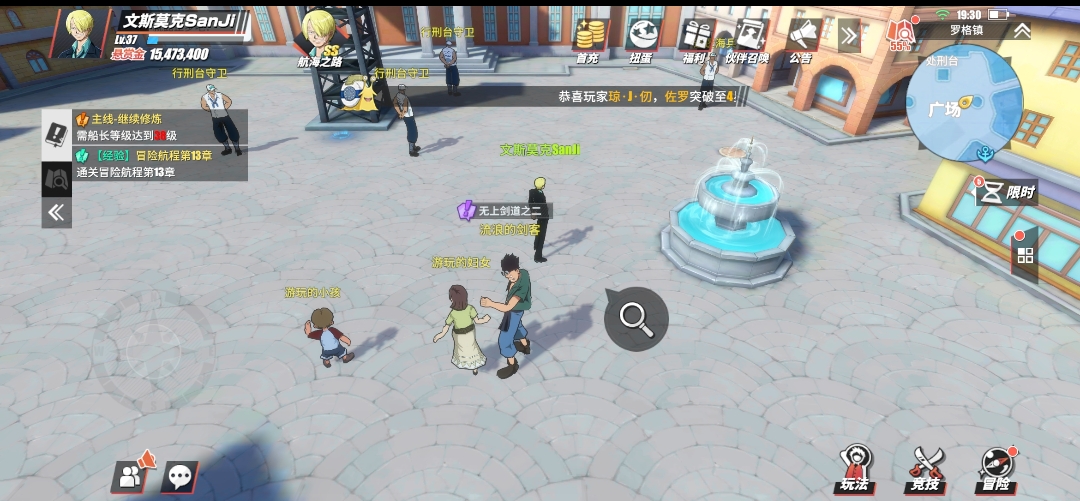The width and height of the screenshot is (1080, 501).
Task: Switch to the quest book tab
Action: coord(56,134)
